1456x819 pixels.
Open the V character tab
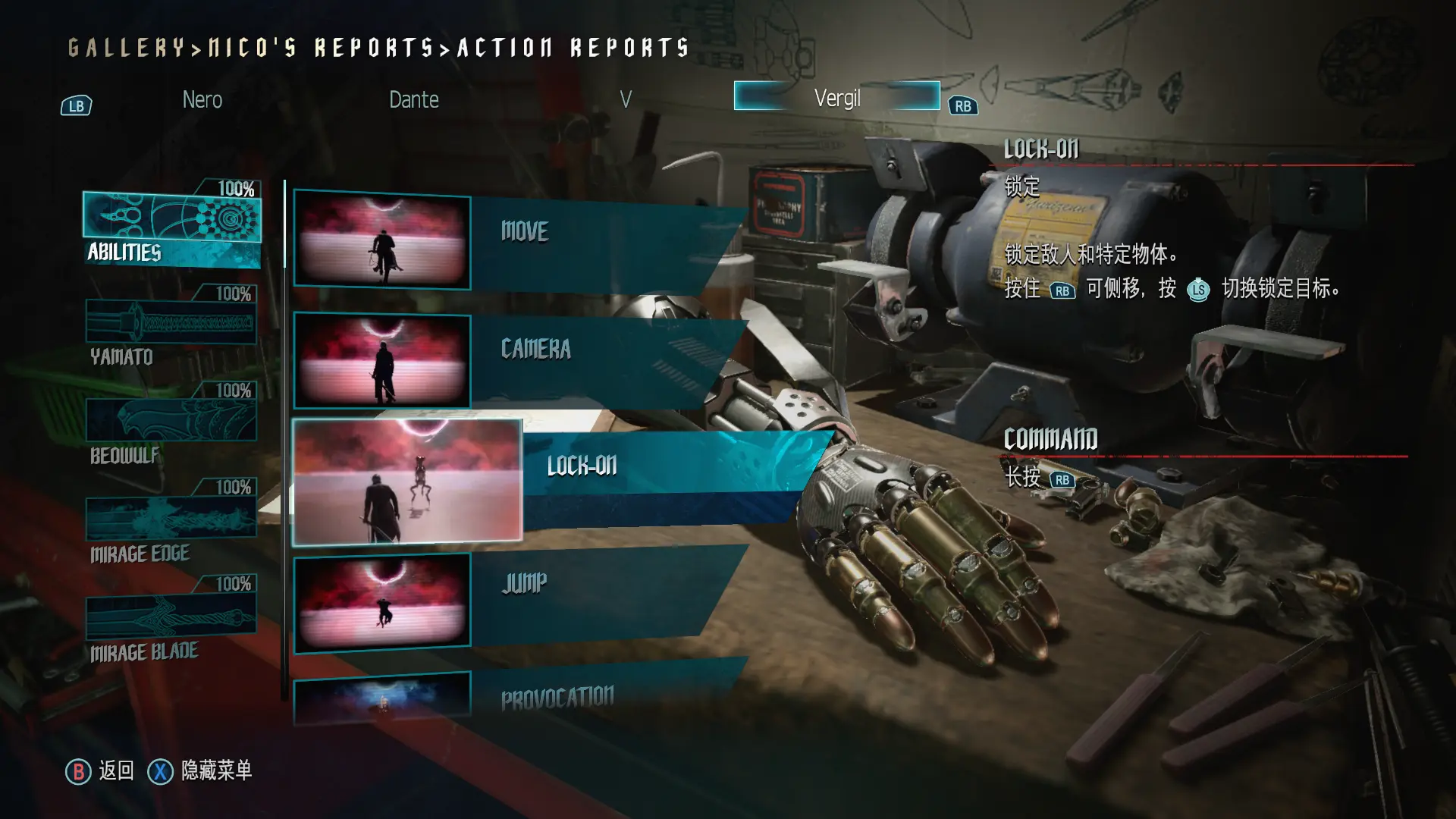(x=625, y=99)
